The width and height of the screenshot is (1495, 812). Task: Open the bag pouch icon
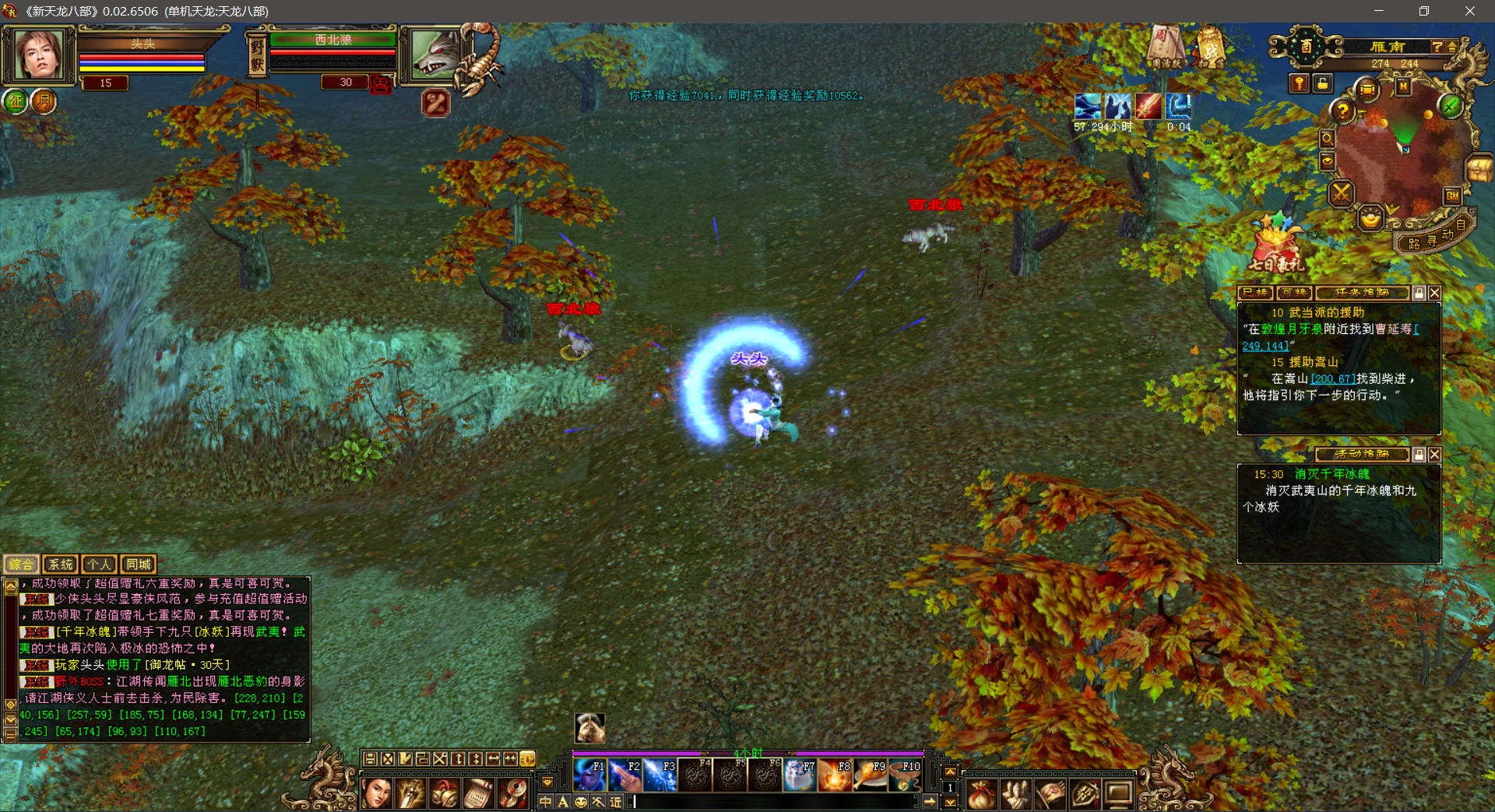pyautogui.click(x=981, y=794)
